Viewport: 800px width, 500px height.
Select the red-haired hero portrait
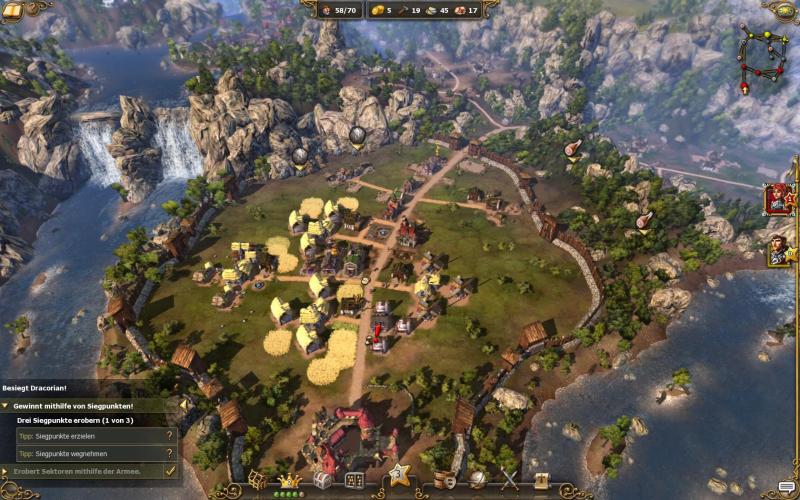point(779,199)
